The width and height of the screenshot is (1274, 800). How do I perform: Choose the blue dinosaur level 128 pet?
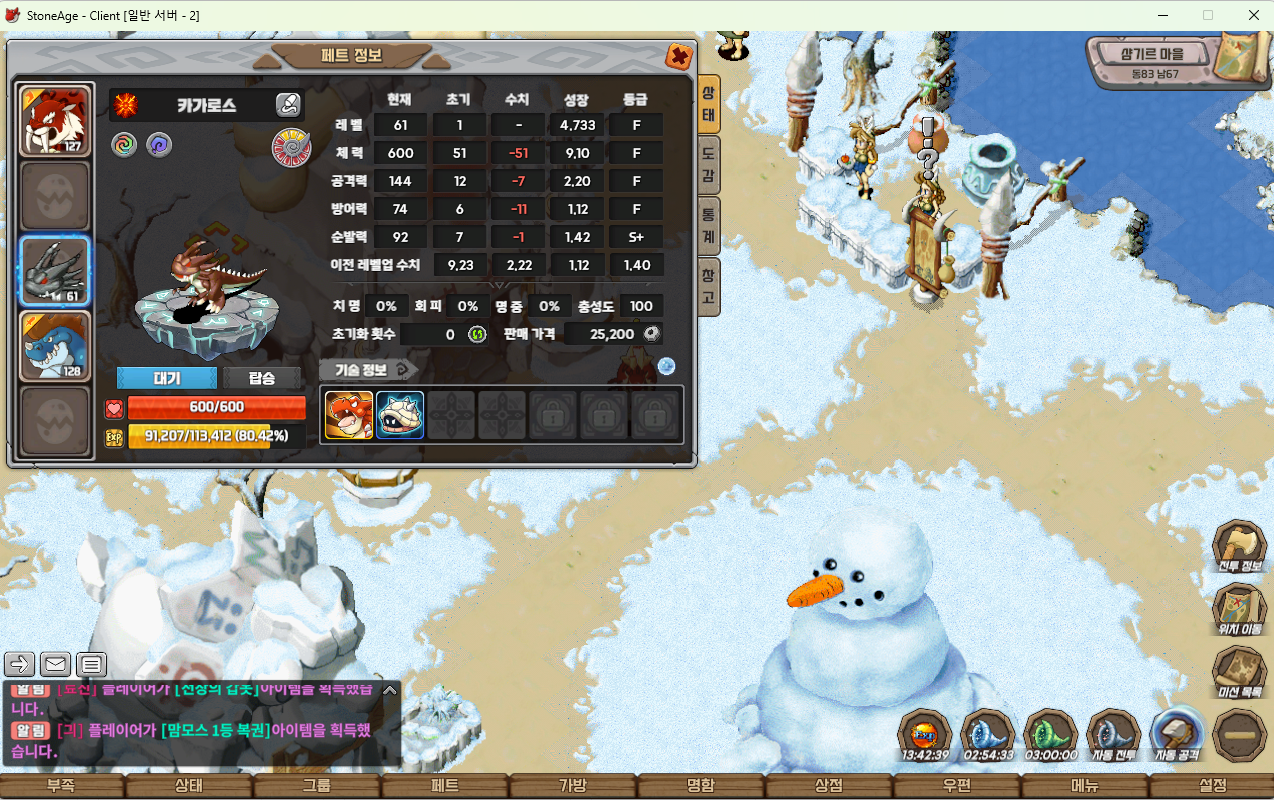tap(56, 345)
